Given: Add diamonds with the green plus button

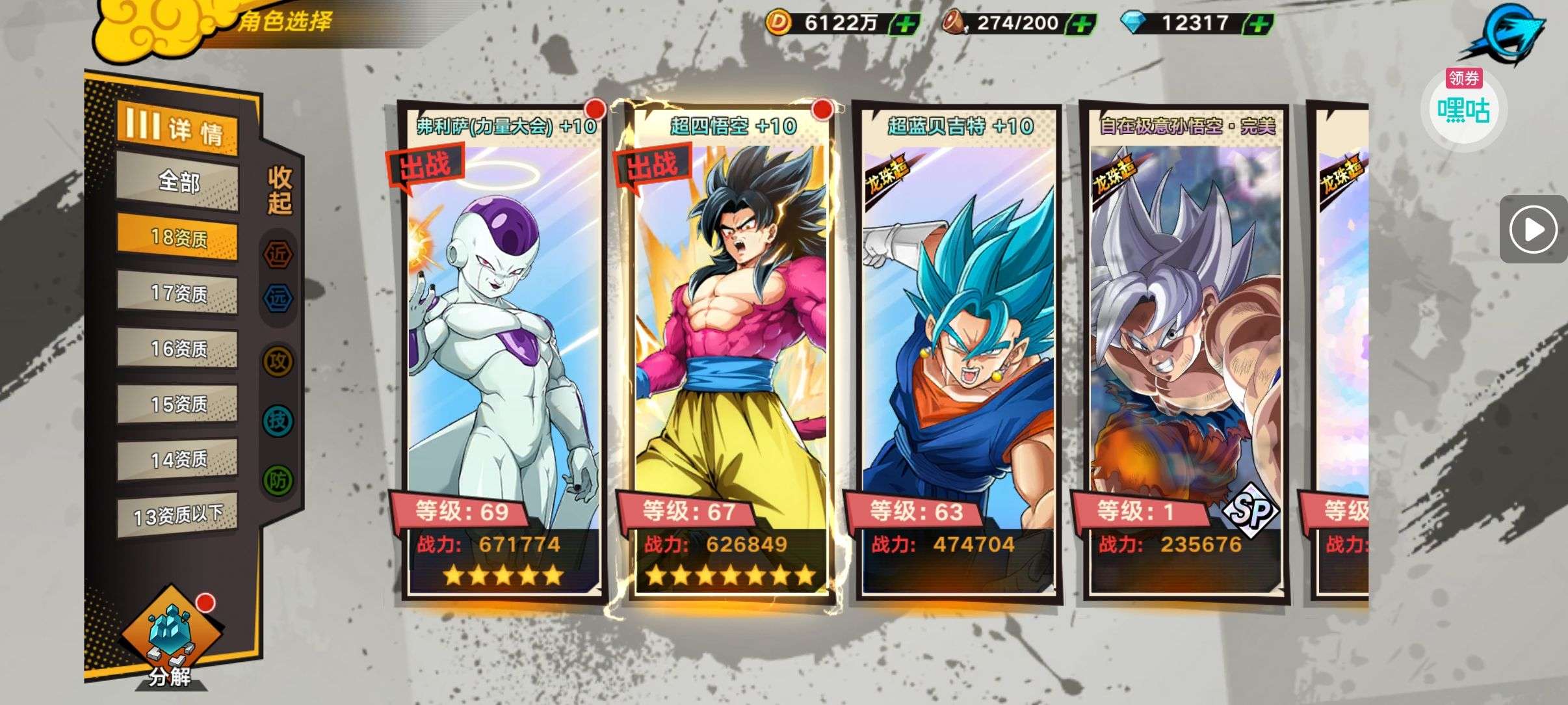Looking at the screenshot, I should [x=1259, y=25].
